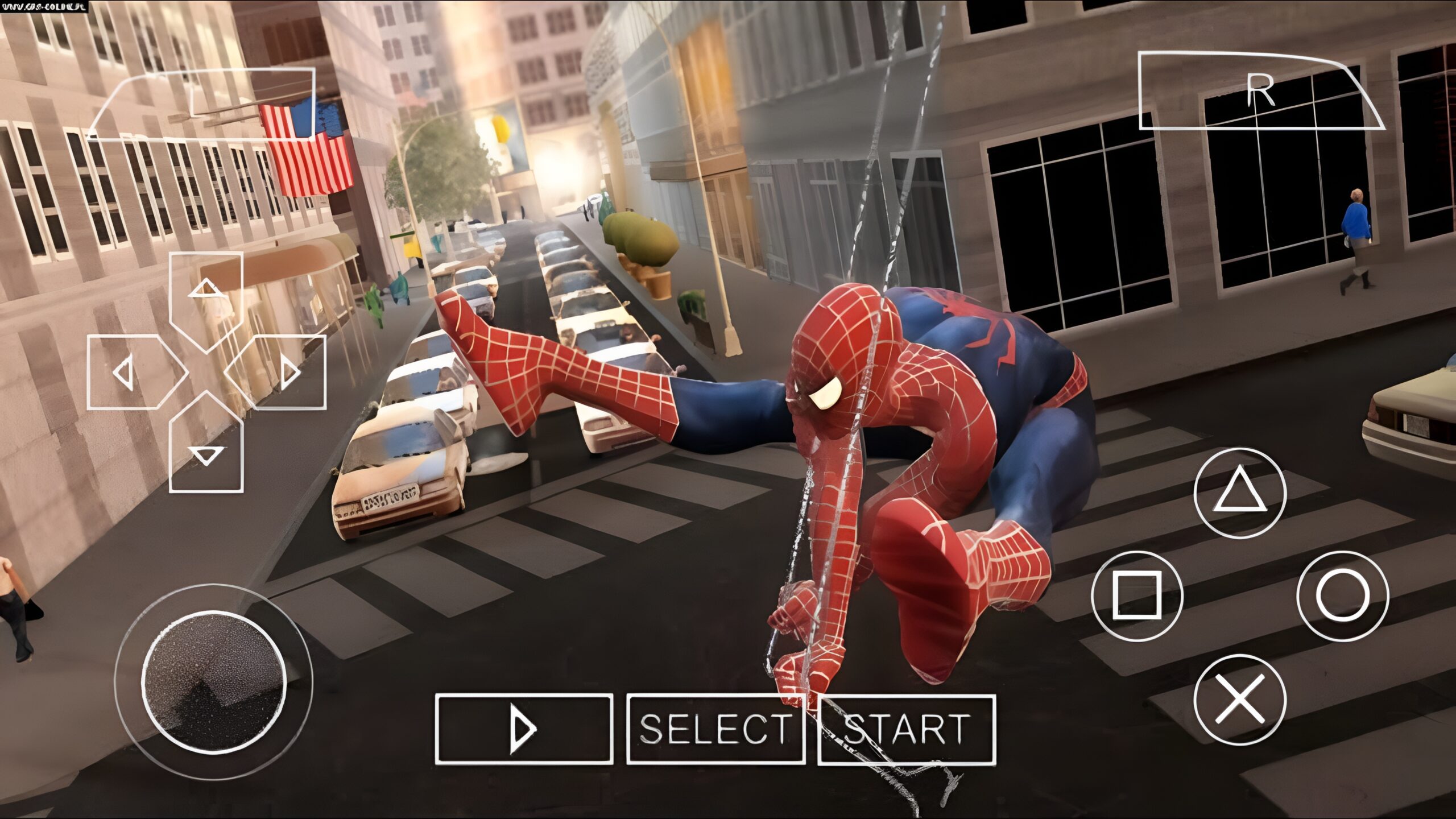Click the D-pad down arrow
Screen dimensions: 1456x819
(x=206, y=449)
